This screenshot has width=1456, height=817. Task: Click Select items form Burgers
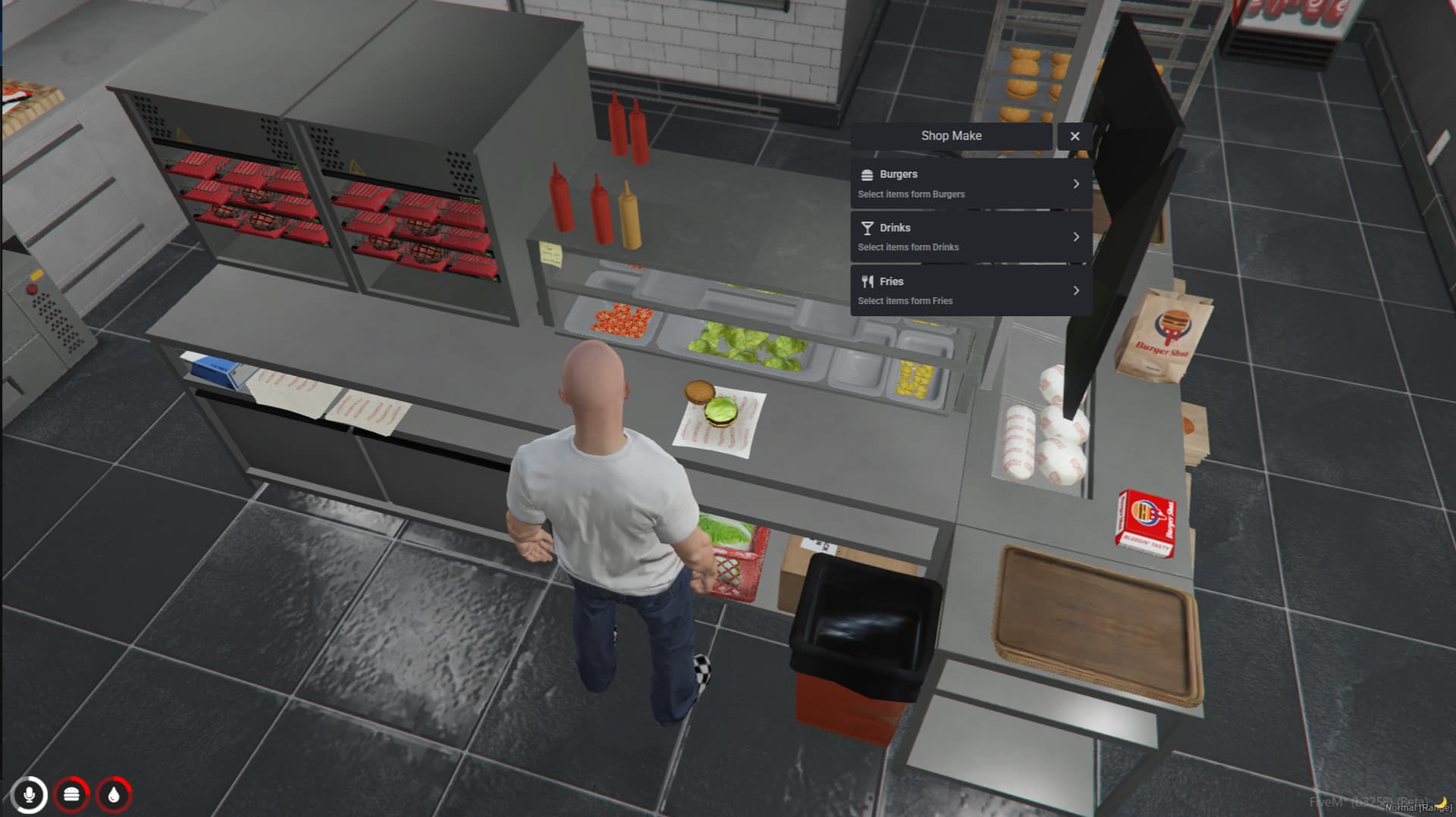910,194
